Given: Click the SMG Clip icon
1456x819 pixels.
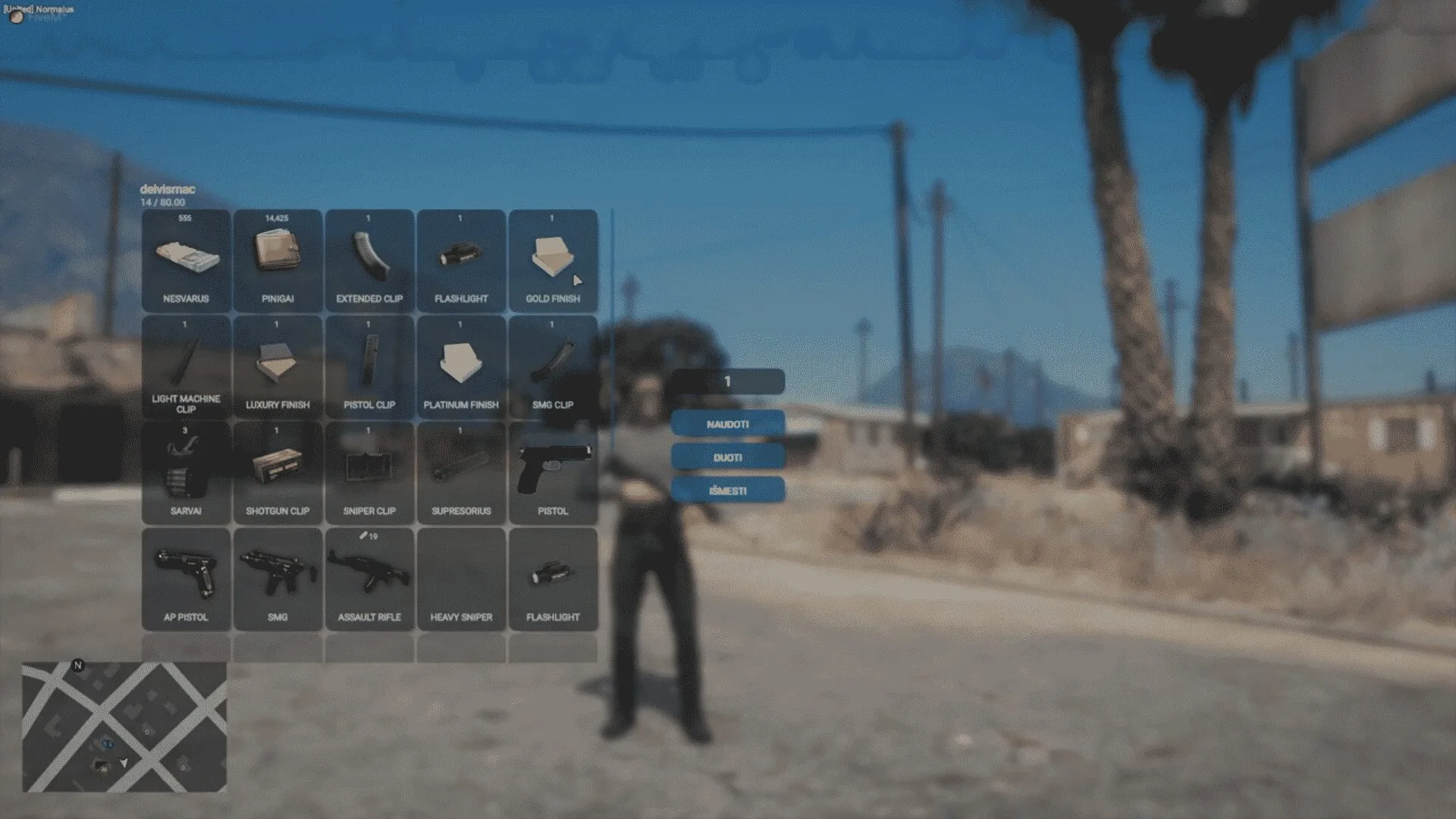Looking at the screenshot, I should pos(553,364).
